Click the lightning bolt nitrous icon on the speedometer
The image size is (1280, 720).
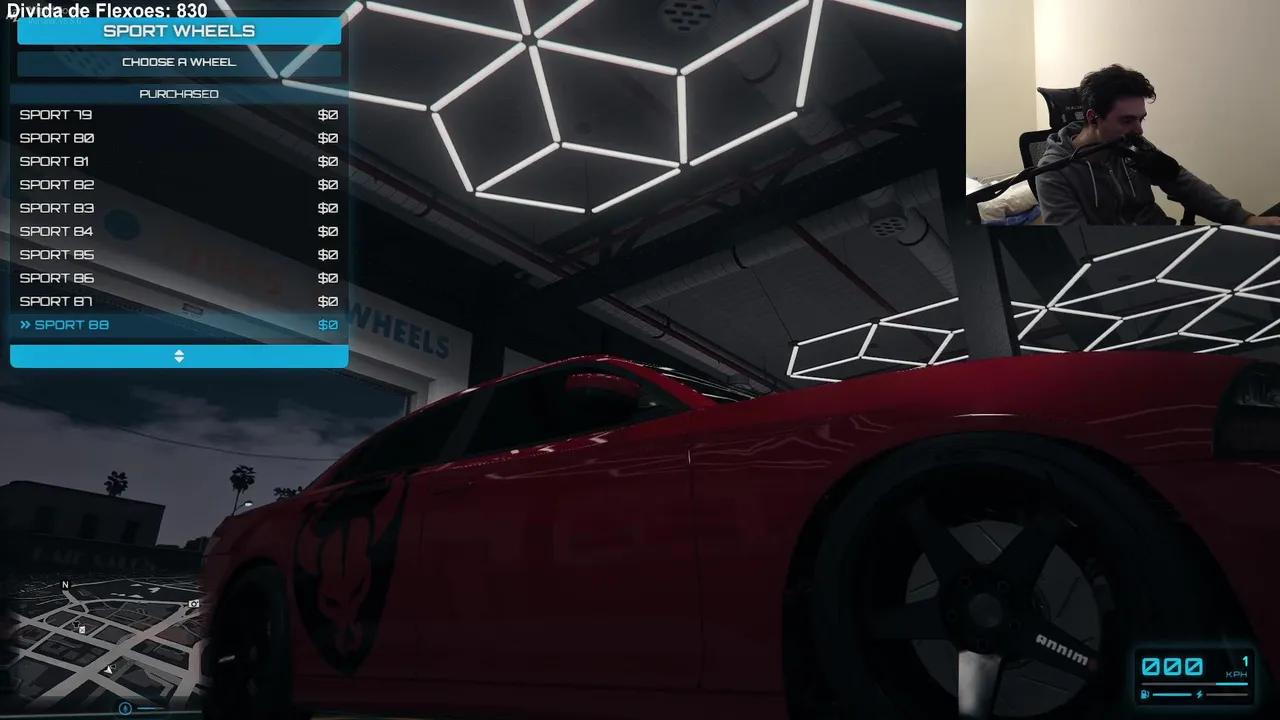[x=1199, y=694]
